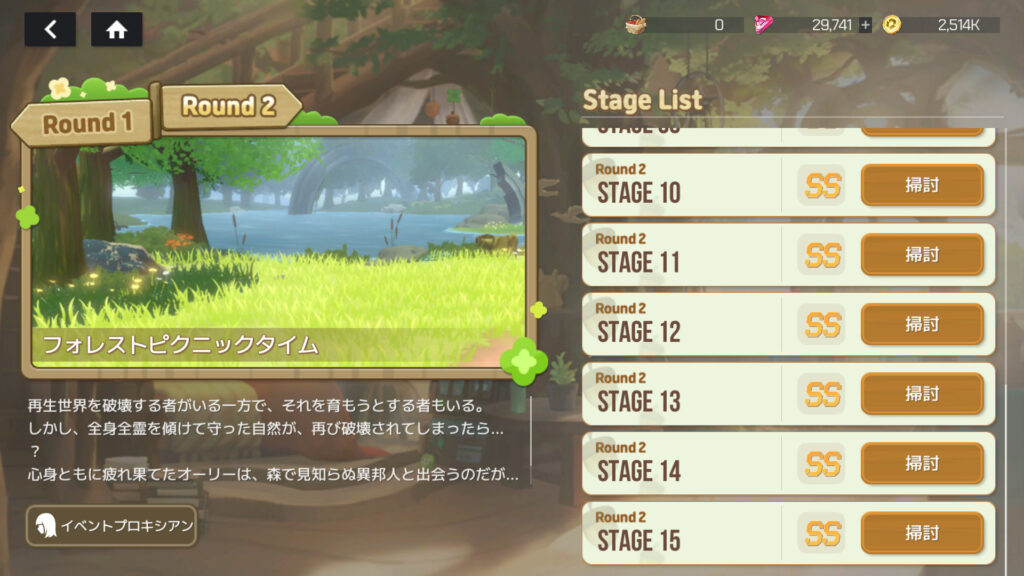The width and height of the screenshot is (1024, 576).
Task: Go back using the arrow button
Action: [50, 29]
